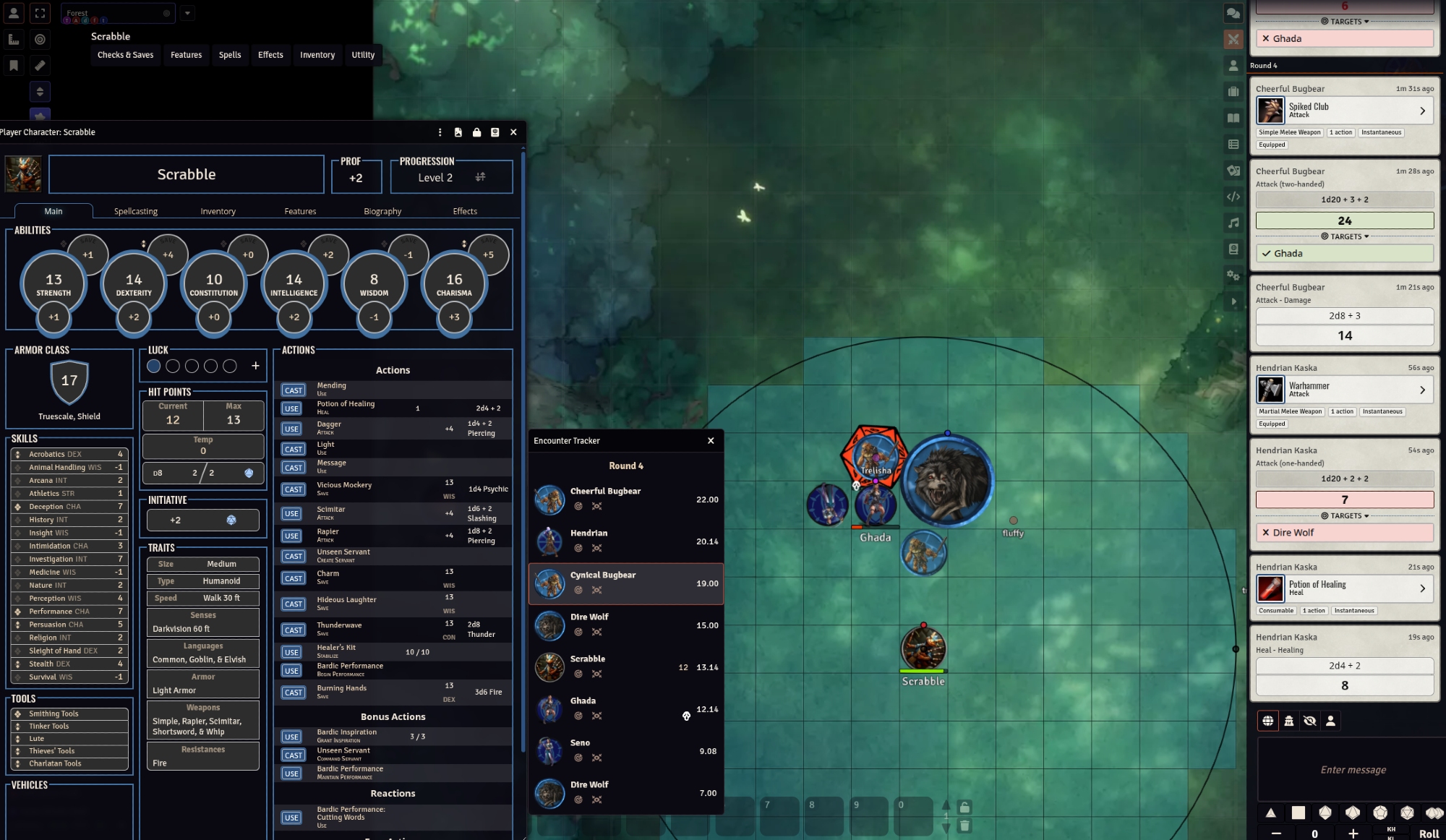Cast Thunderwave from actions list

293,630
